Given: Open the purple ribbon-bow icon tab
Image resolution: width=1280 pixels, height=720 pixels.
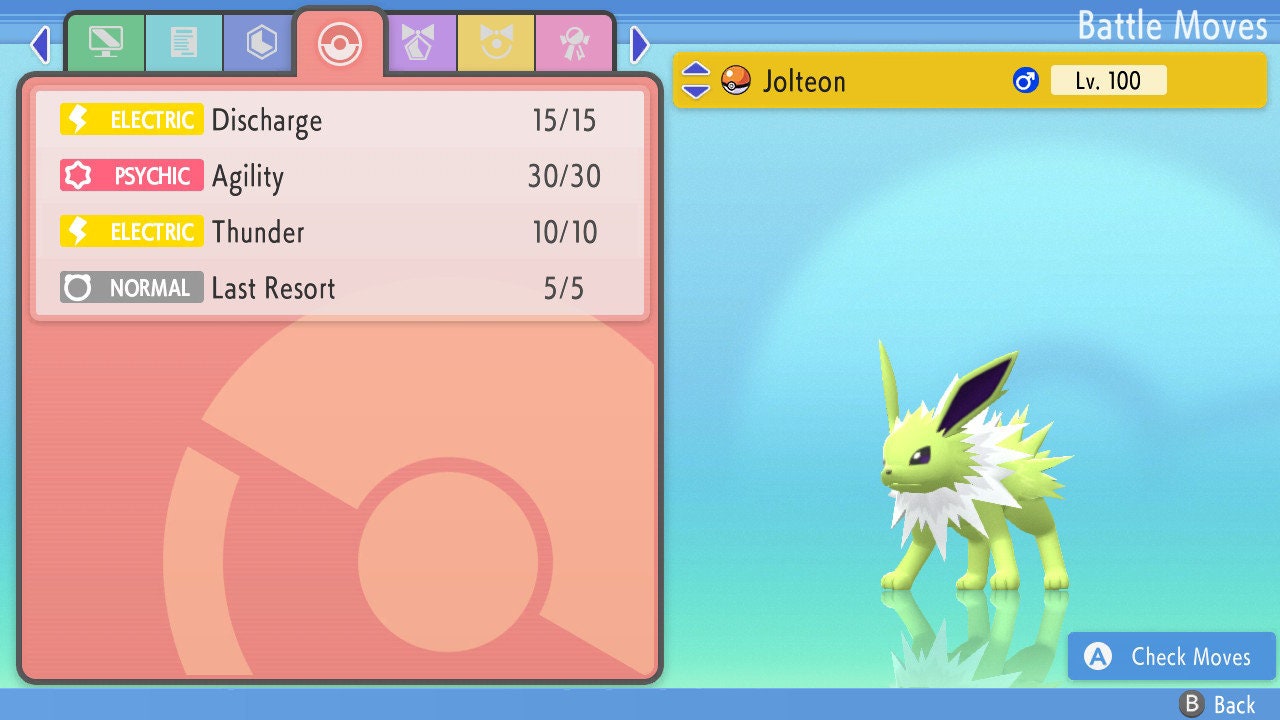Looking at the screenshot, I should 419,43.
